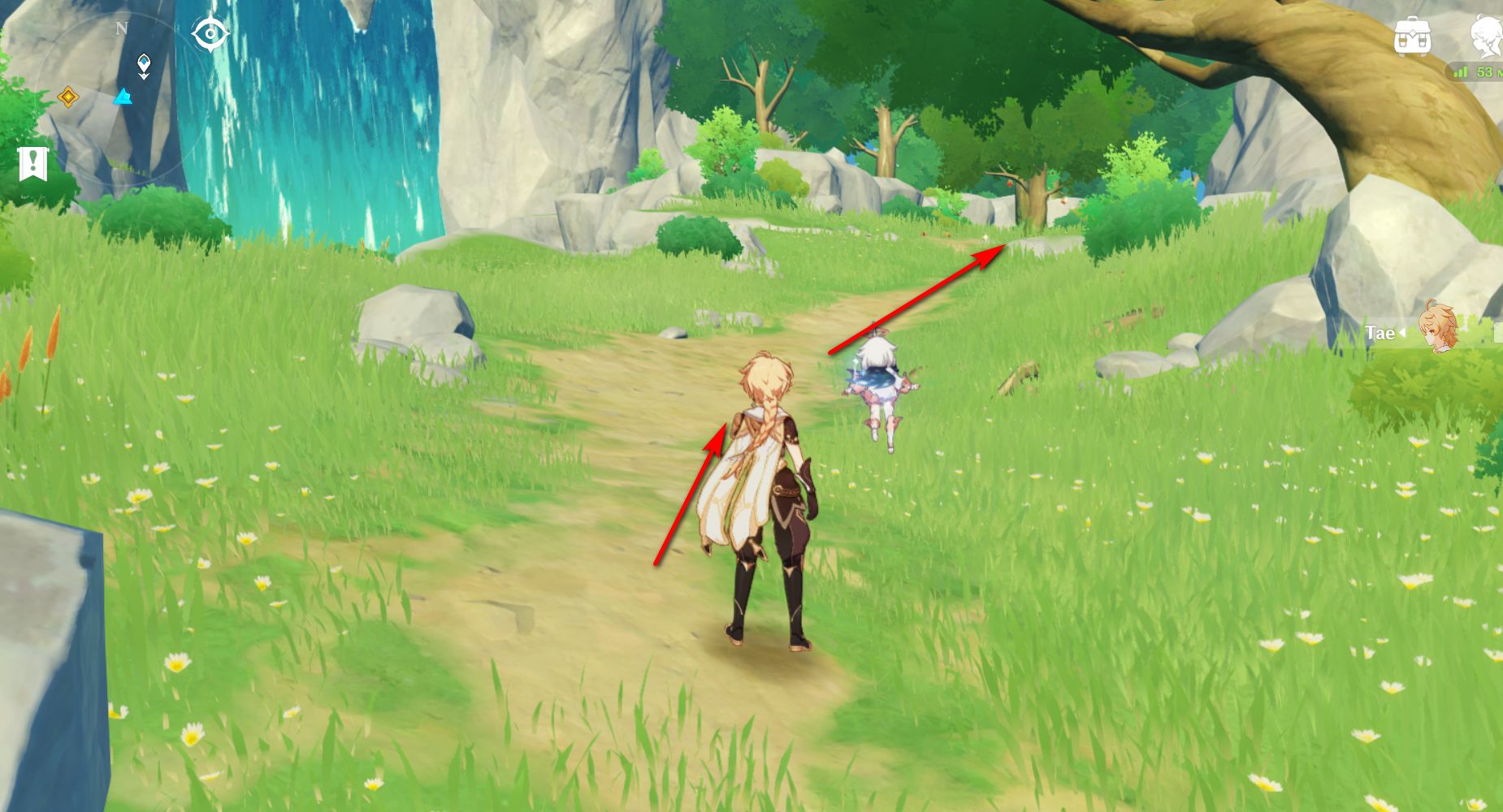Open the backpack inventory icon
Image resolution: width=1503 pixels, height=812 pixels.
tap(1412, 37)
